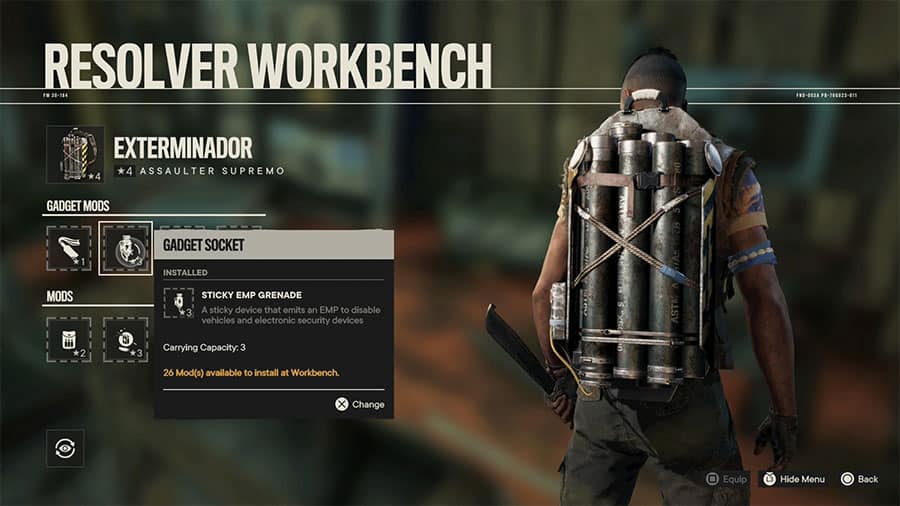The height and width of the screenshot is (506, 900).
Task: Open the three-star mod slot under Mods
Action: 126,339
